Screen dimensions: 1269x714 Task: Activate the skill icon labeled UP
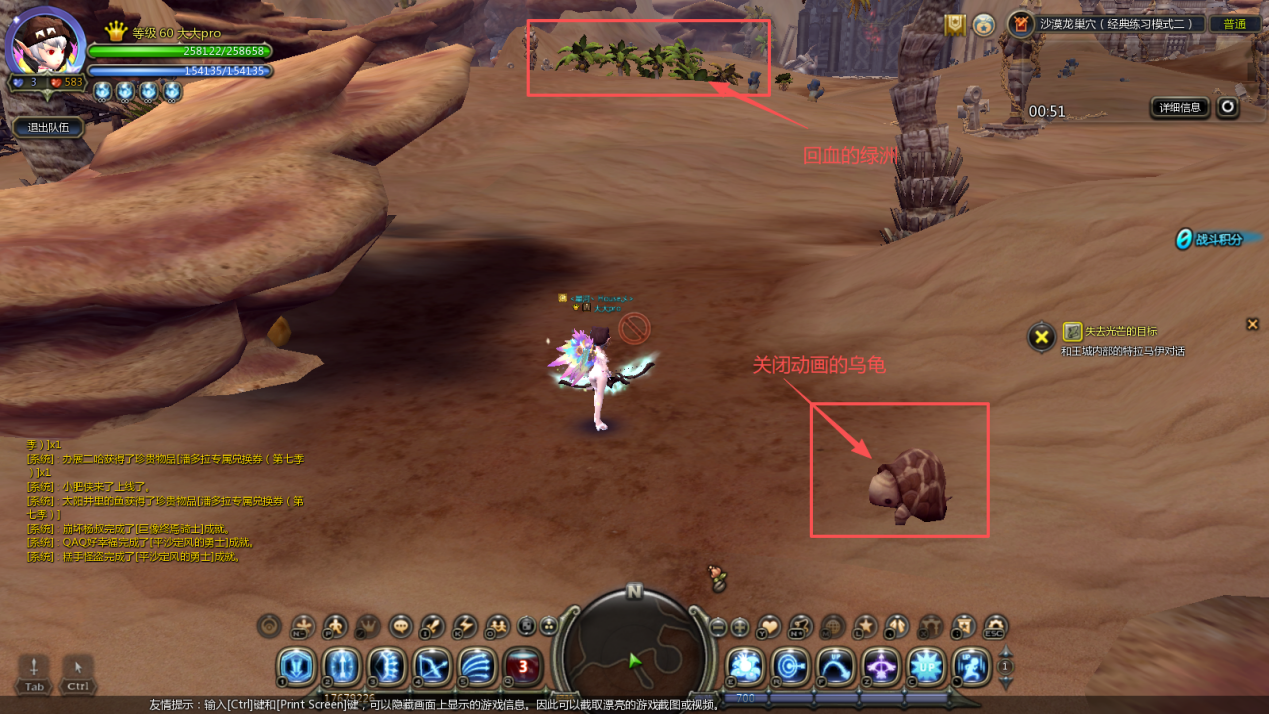coord(926,666)
